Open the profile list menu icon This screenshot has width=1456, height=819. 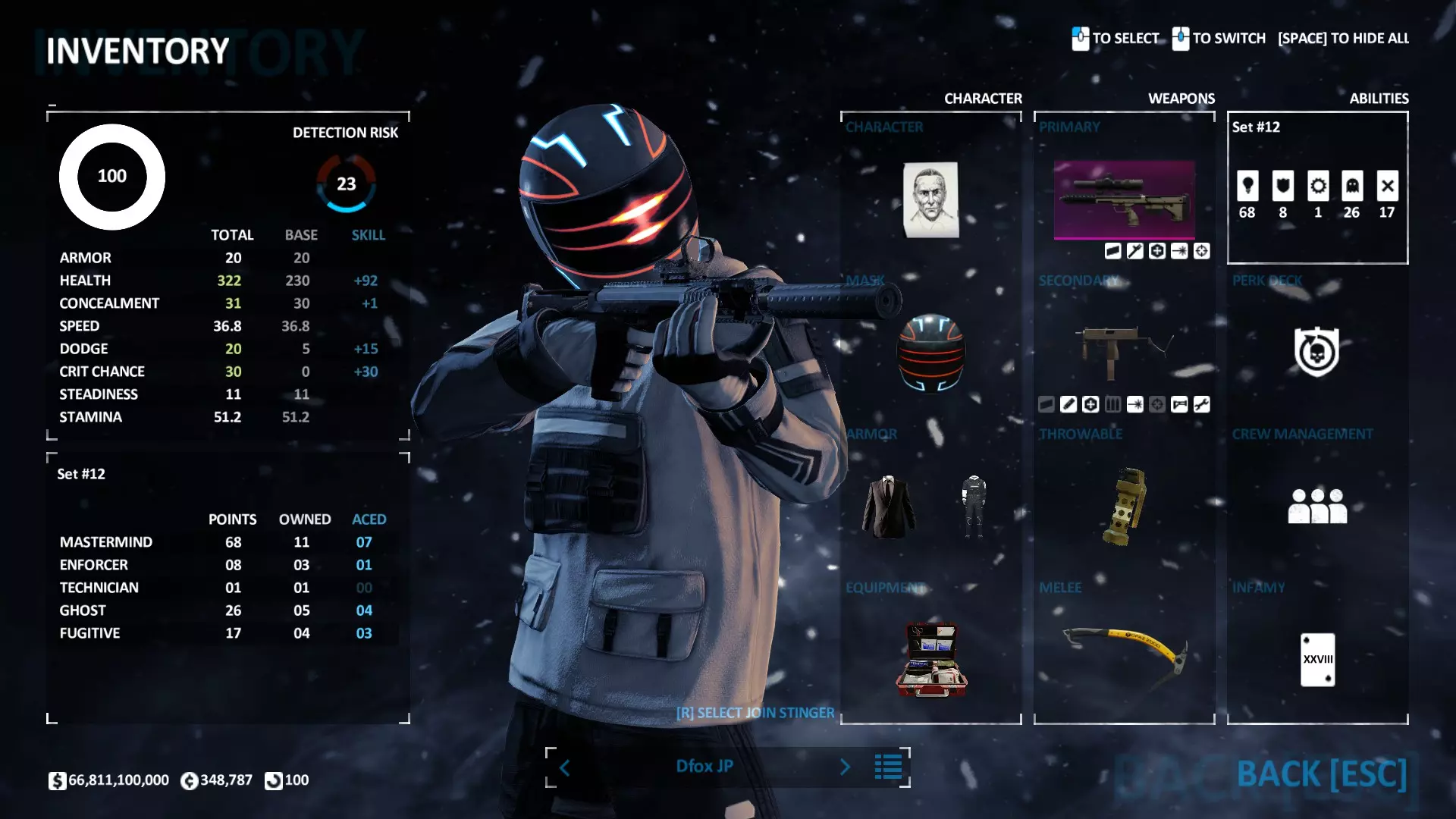(888, 767)
